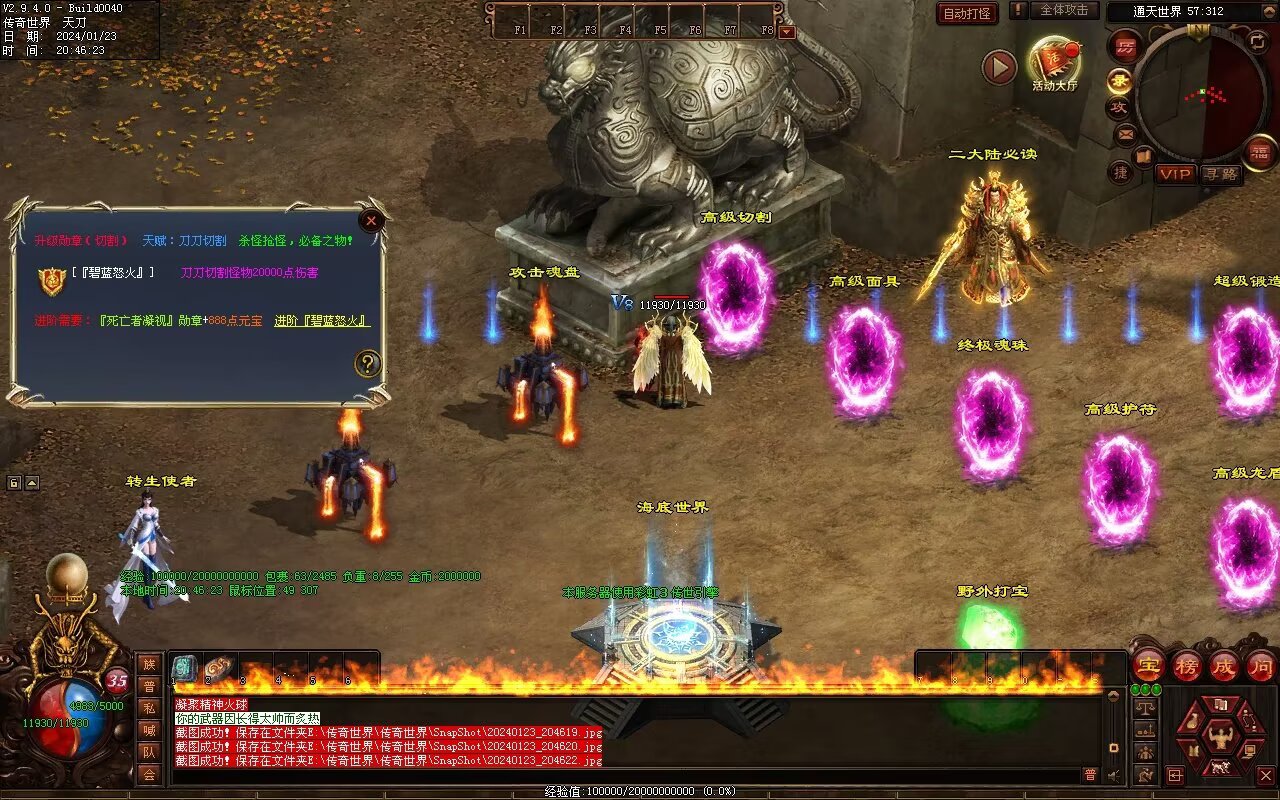Open the 宝 treasure shop button
The width and height of the screenshot is (1280, 800).
[x=1149, y=665]
